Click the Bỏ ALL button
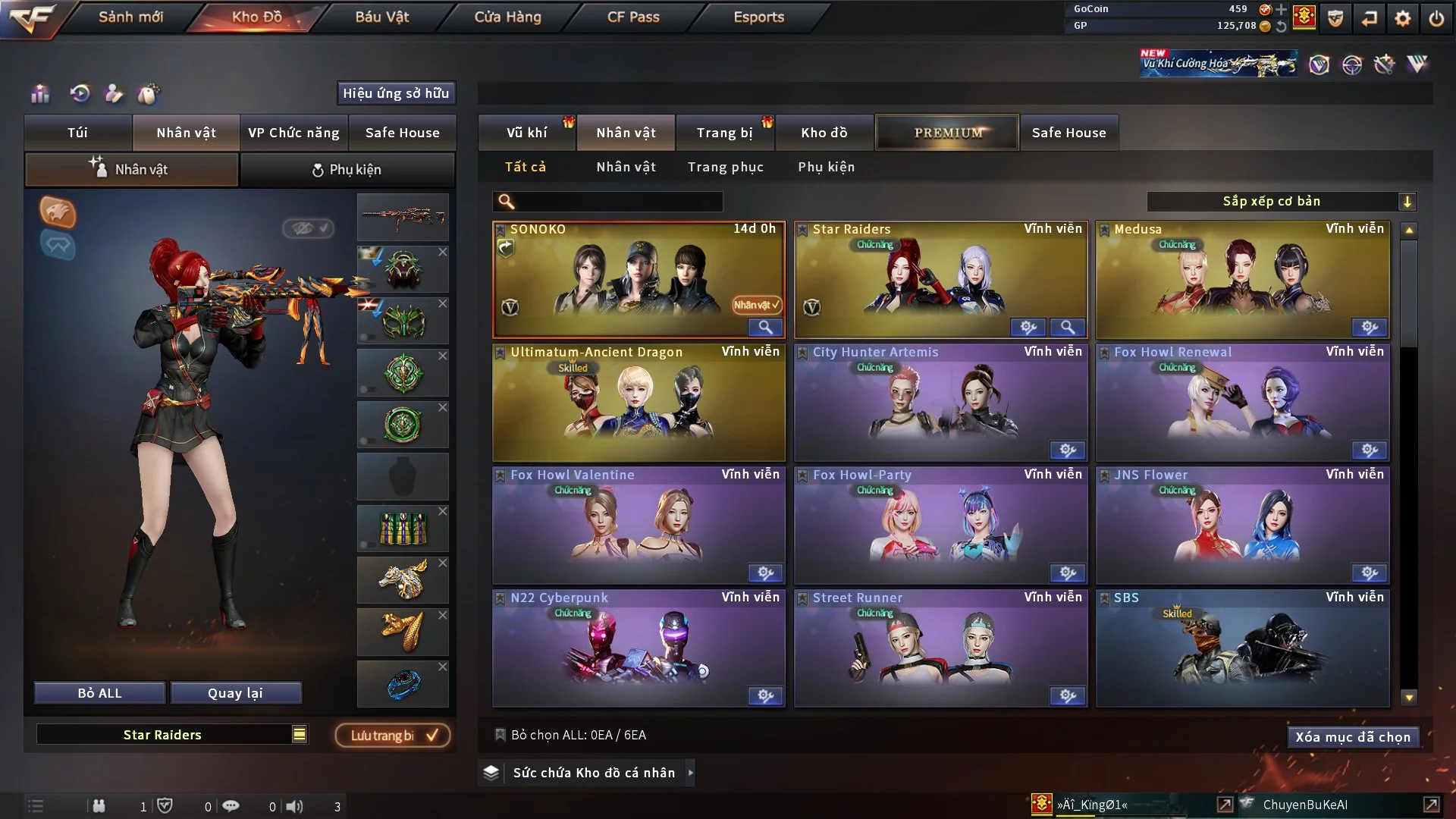 pyautogui.click(x=99, y=693)
